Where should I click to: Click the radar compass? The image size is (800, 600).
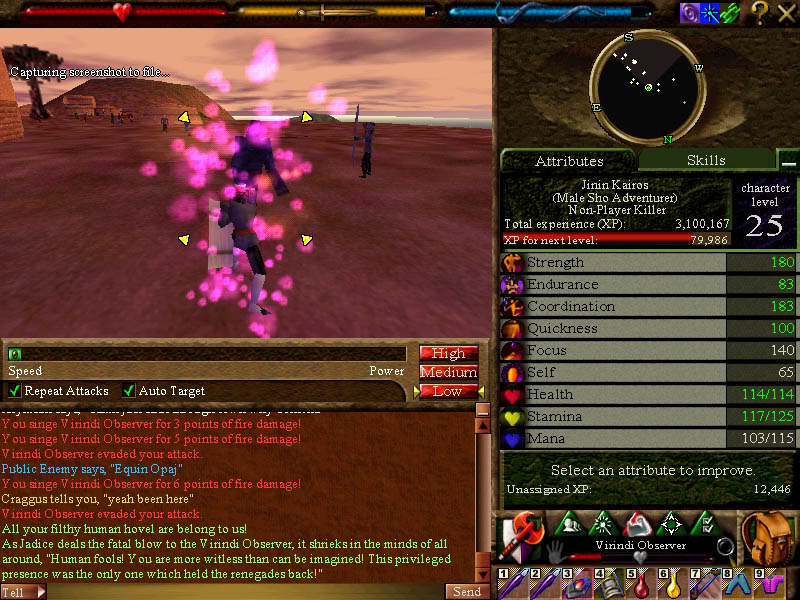click(x=648, y=88)
